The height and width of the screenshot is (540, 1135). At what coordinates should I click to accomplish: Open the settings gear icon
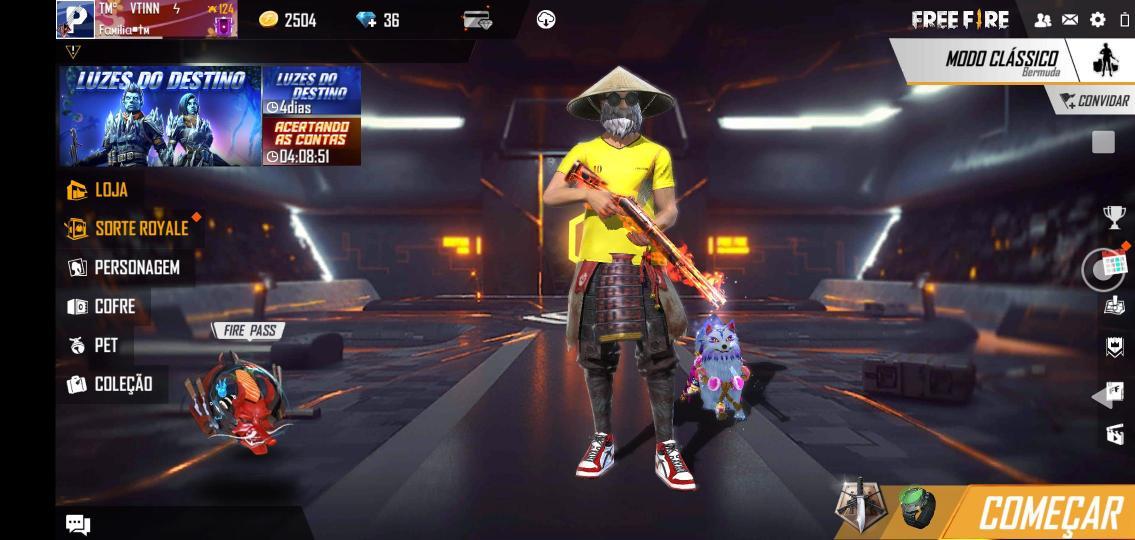click(x=1097, y=20)
